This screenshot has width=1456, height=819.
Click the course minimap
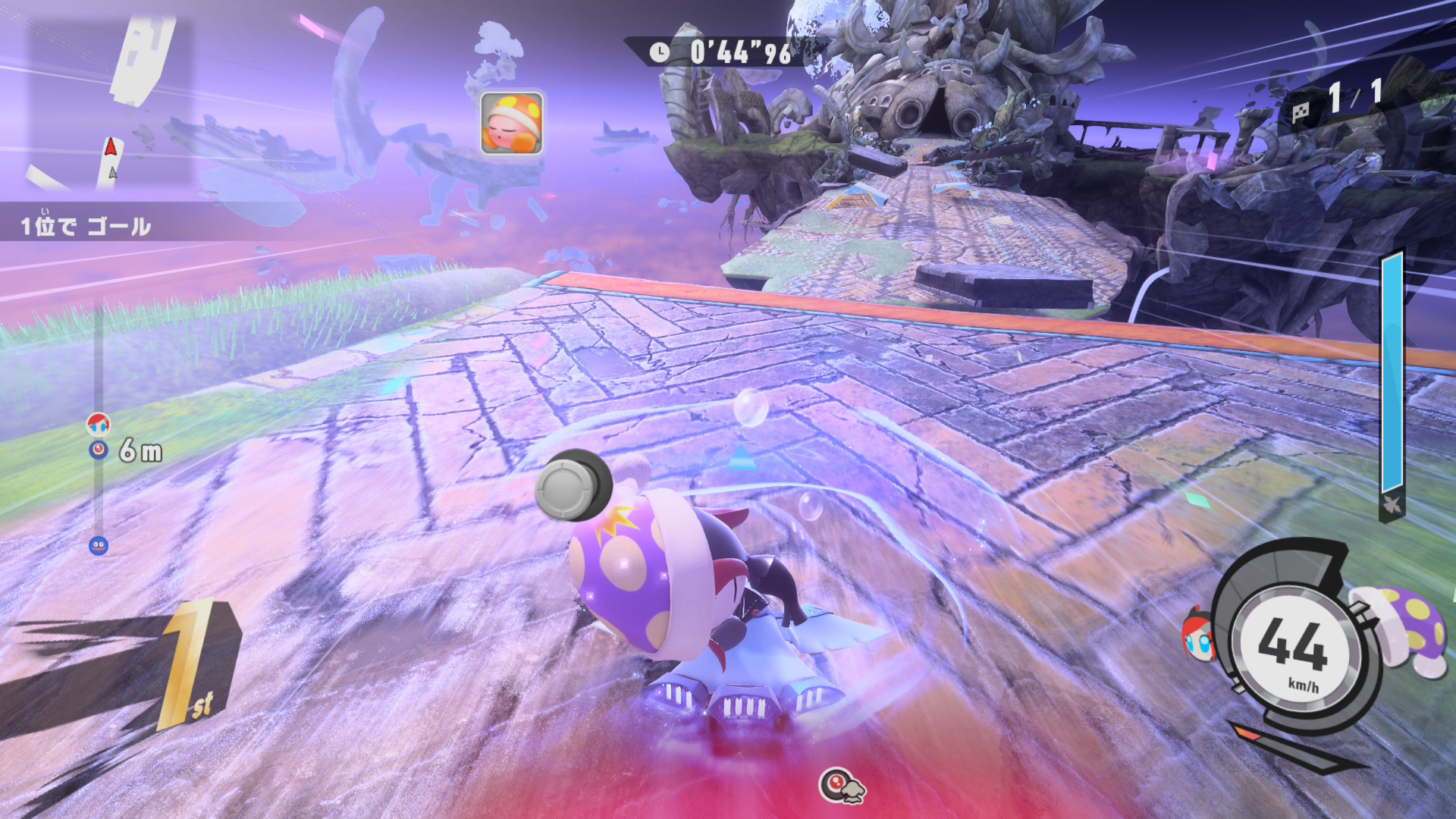point(110,102)
